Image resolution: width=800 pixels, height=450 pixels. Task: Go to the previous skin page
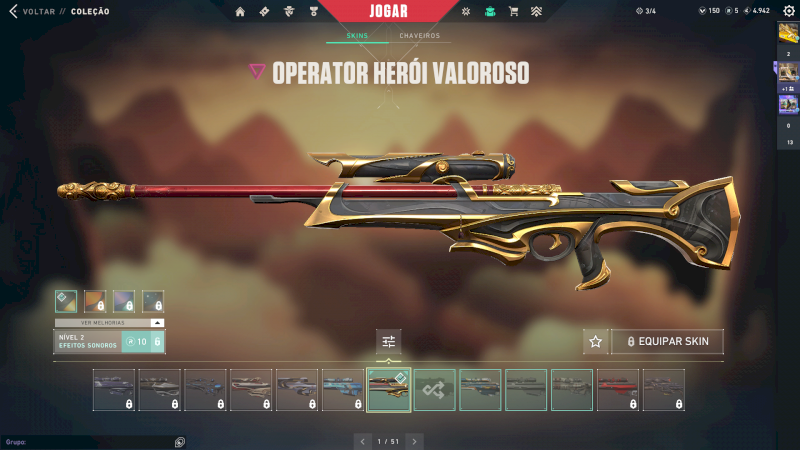point(363,440)
